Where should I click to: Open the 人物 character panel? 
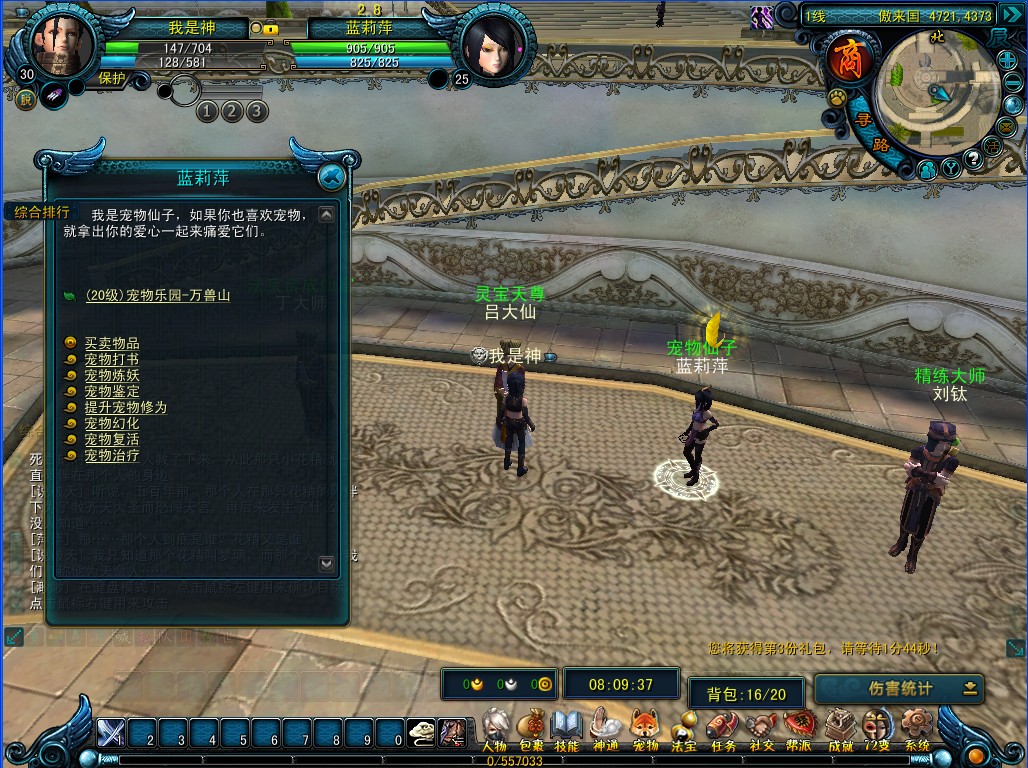coord(495,728)
